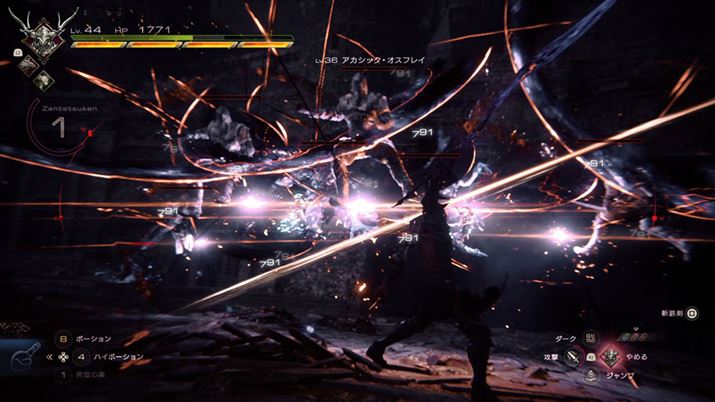Activate the 攻撃 sword attack icon

coord(573,356)
